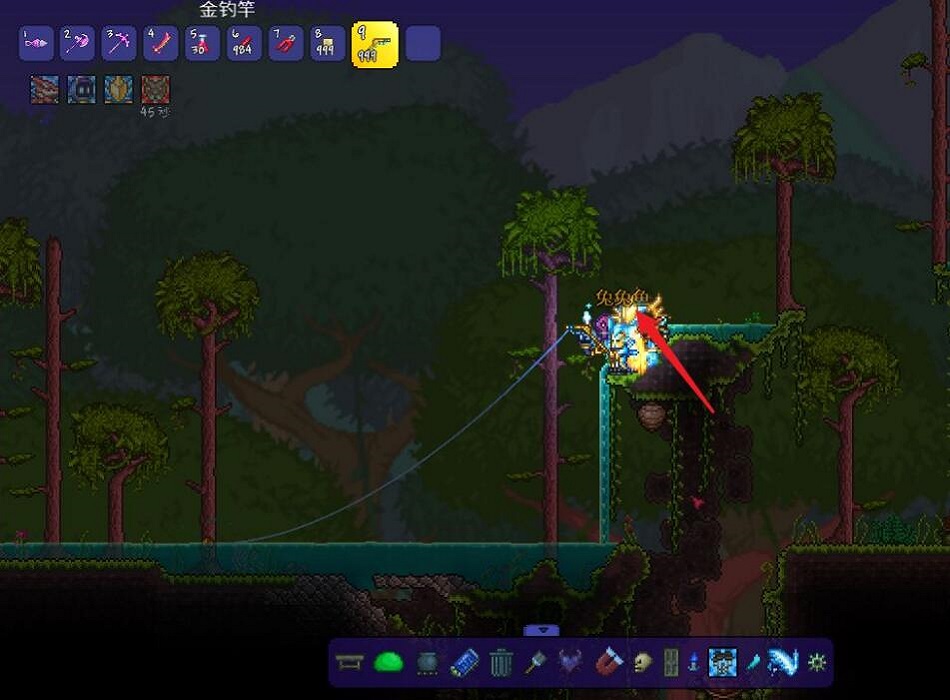The height and width of the screenshot is (700, 950).
Task: Select the red wire cutter in slot 7
Action: (x=286, y=43)
